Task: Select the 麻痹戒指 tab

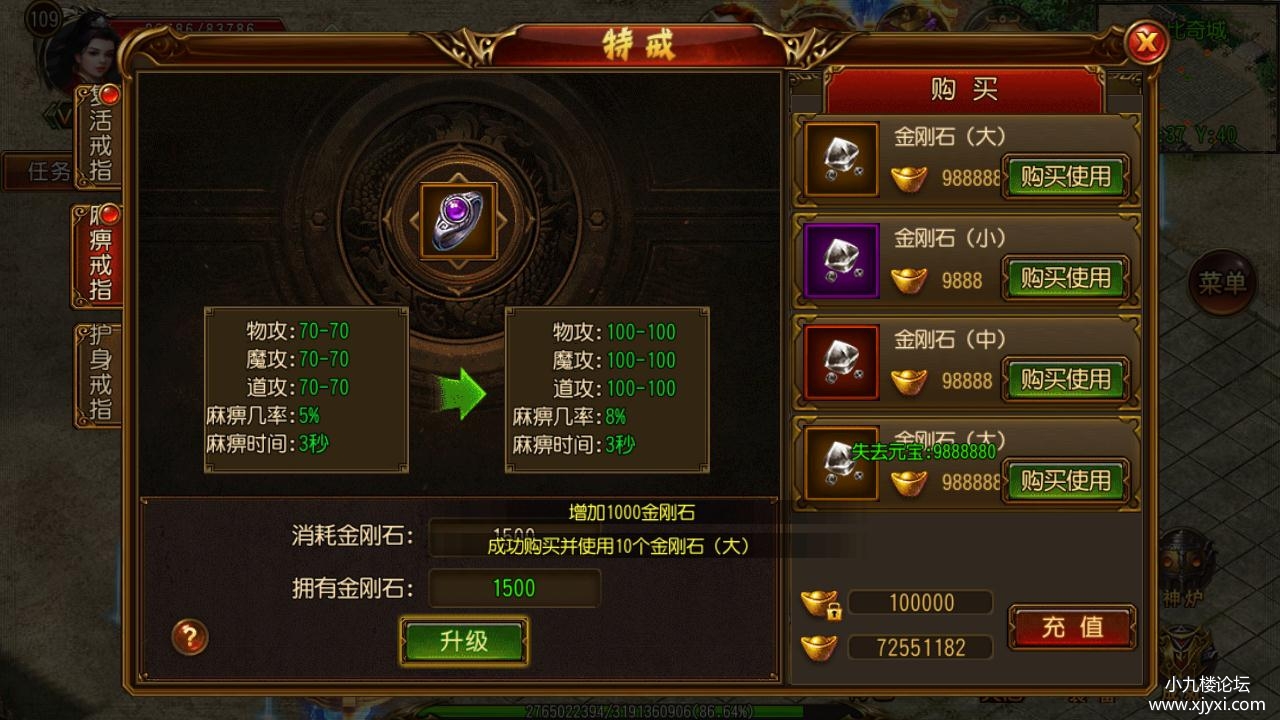Action: 96,253
